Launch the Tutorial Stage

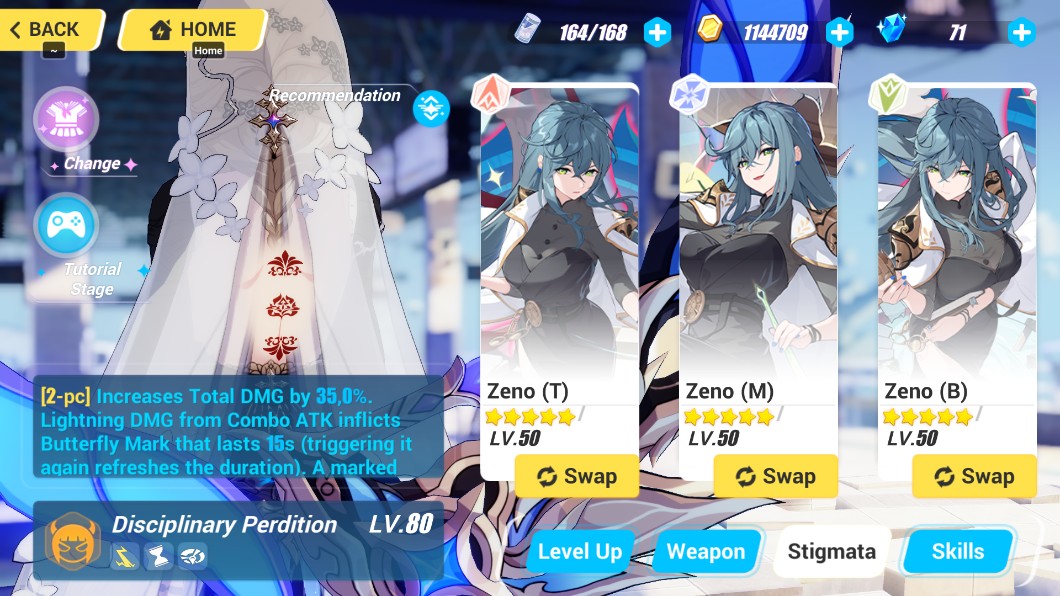67,226
